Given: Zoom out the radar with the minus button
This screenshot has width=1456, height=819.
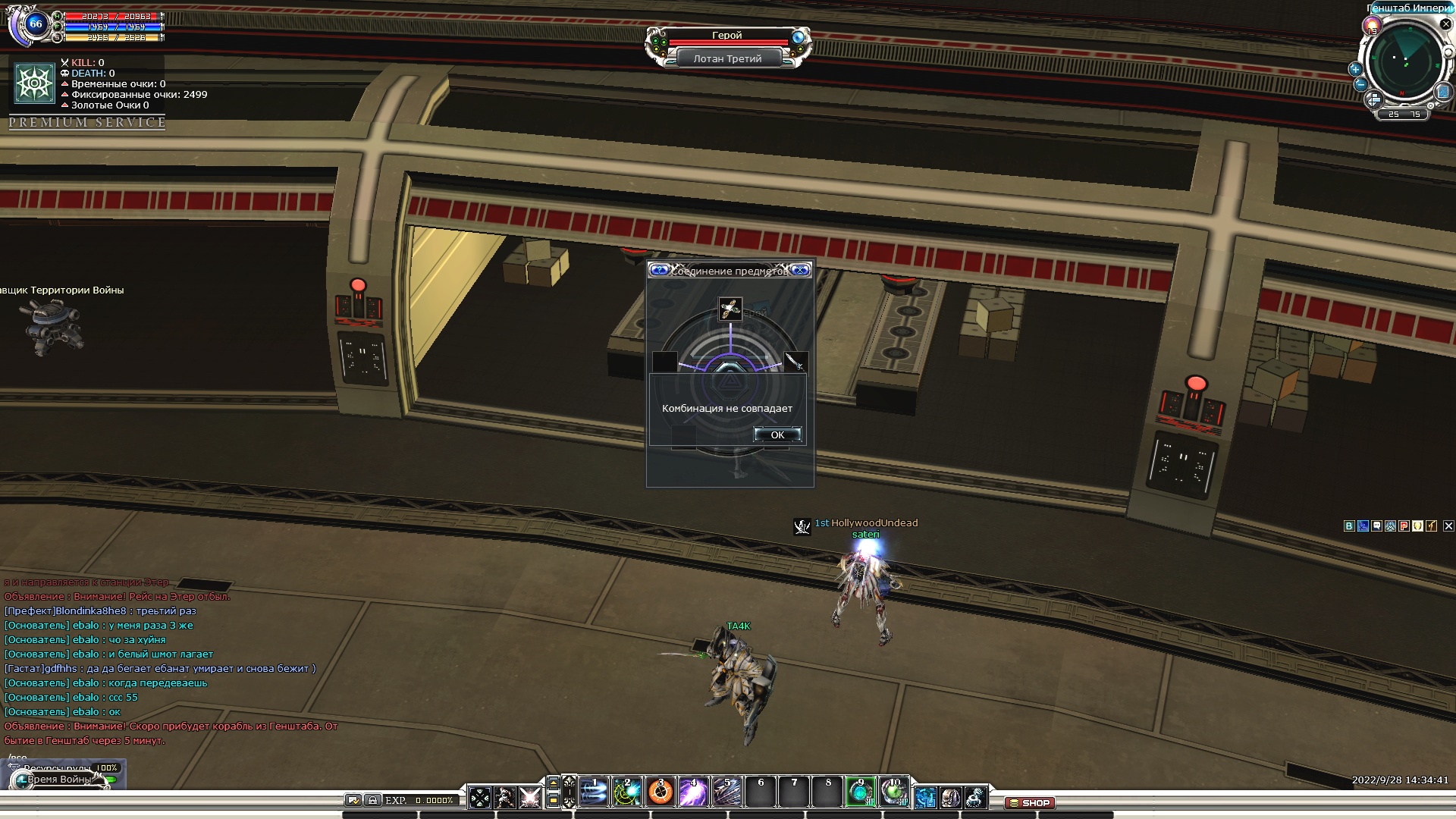Looking at the screenshot, I should point(1360,85).
